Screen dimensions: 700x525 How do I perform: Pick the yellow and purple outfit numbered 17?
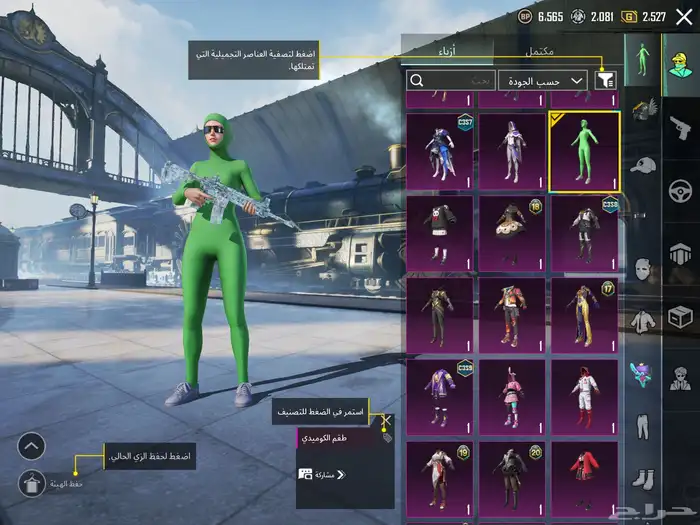pos(584,316)
